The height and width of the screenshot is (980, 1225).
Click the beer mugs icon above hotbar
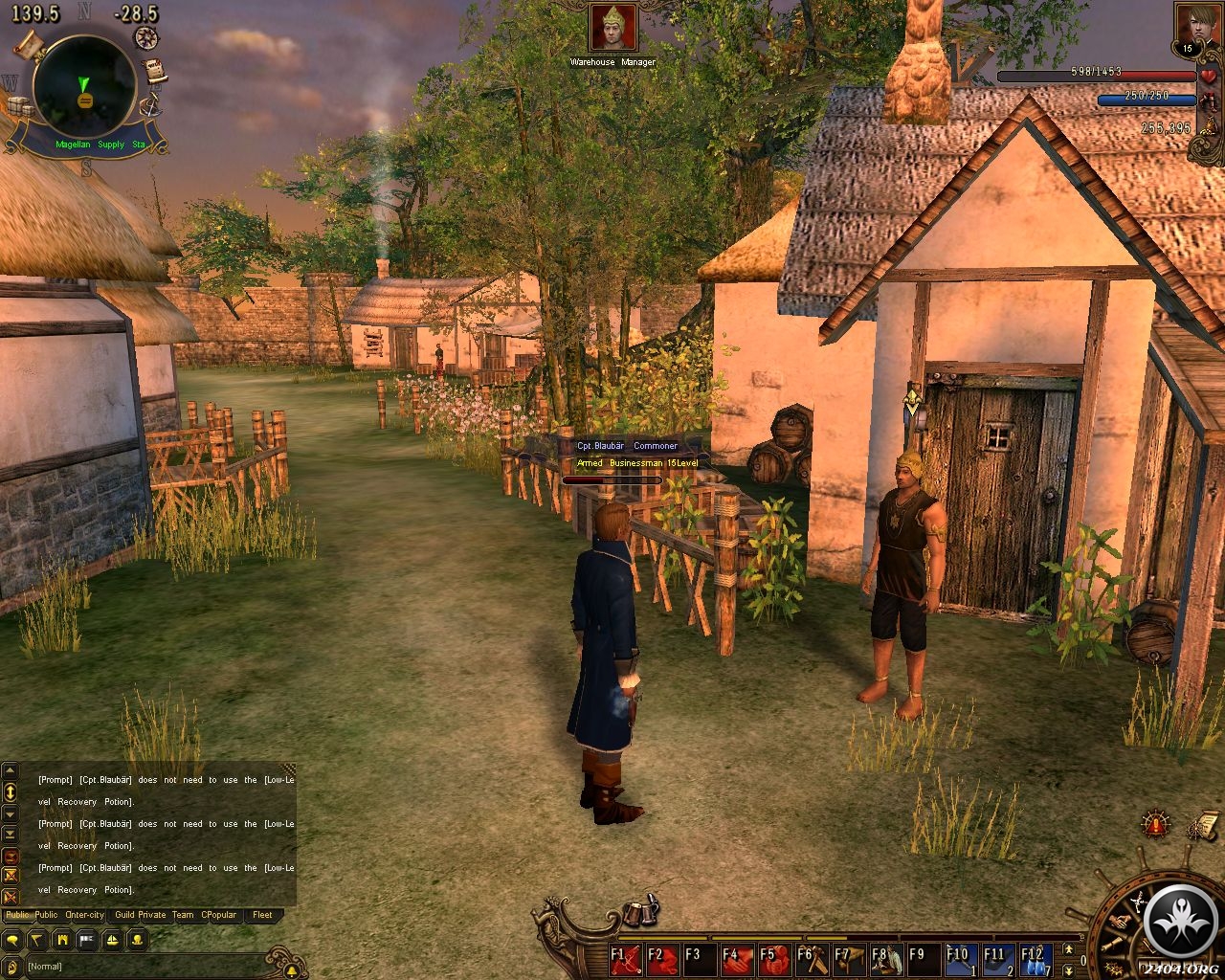(x=636, y=913)
